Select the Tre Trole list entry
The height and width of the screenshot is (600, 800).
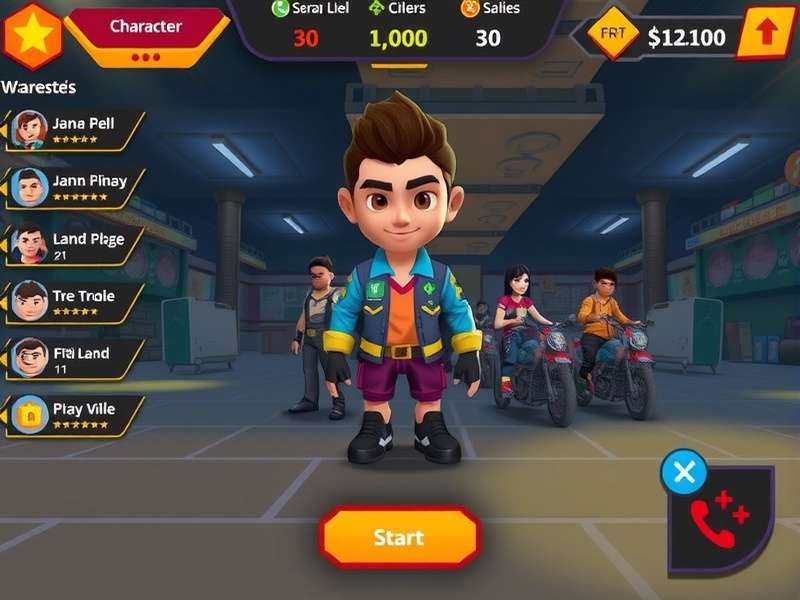(75, 300)
